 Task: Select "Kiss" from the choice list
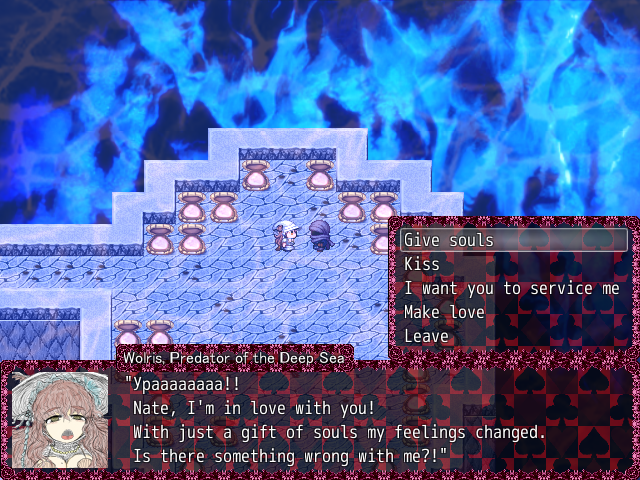(422, 264)
